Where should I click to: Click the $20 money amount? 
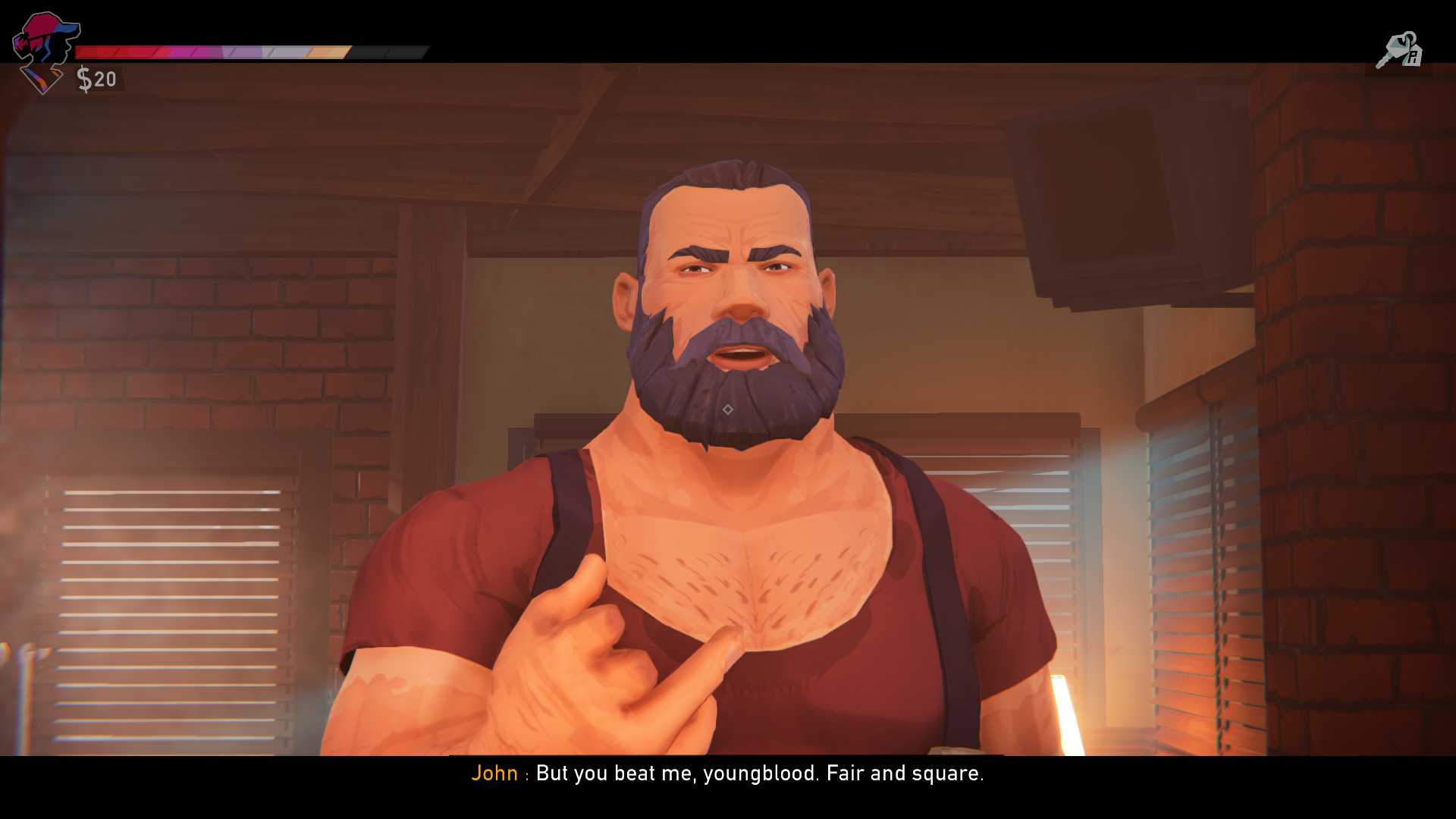(99, 77)
